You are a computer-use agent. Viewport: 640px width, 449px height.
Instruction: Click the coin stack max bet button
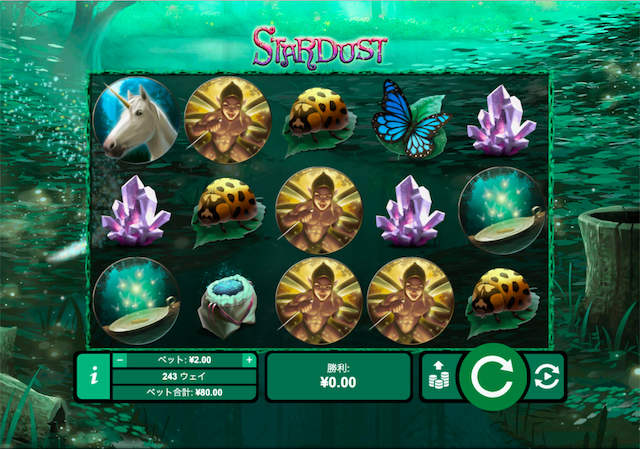pyautogui.click(x=438, y=376)
